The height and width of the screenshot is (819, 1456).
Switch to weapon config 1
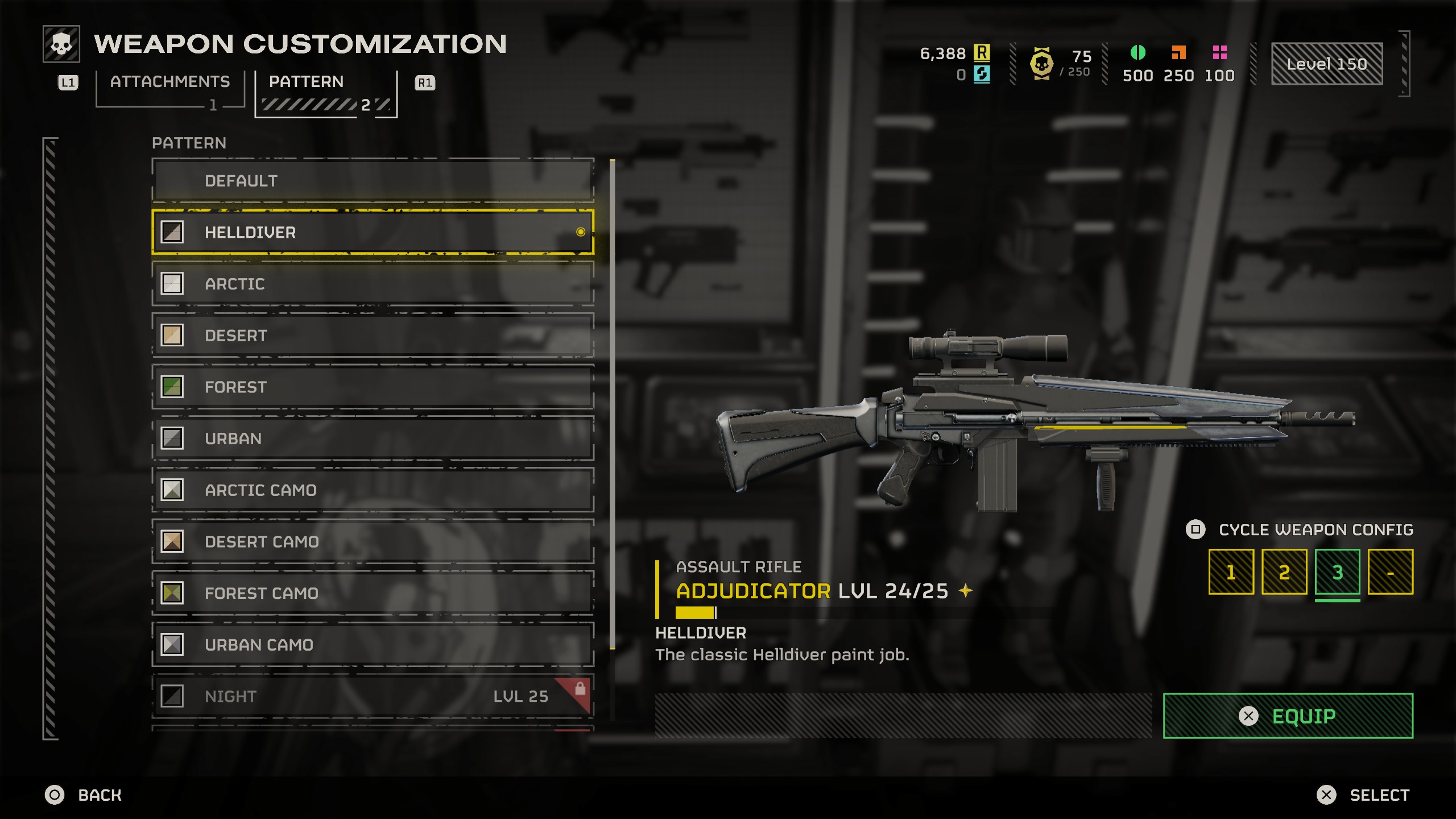click(1231, 572)
